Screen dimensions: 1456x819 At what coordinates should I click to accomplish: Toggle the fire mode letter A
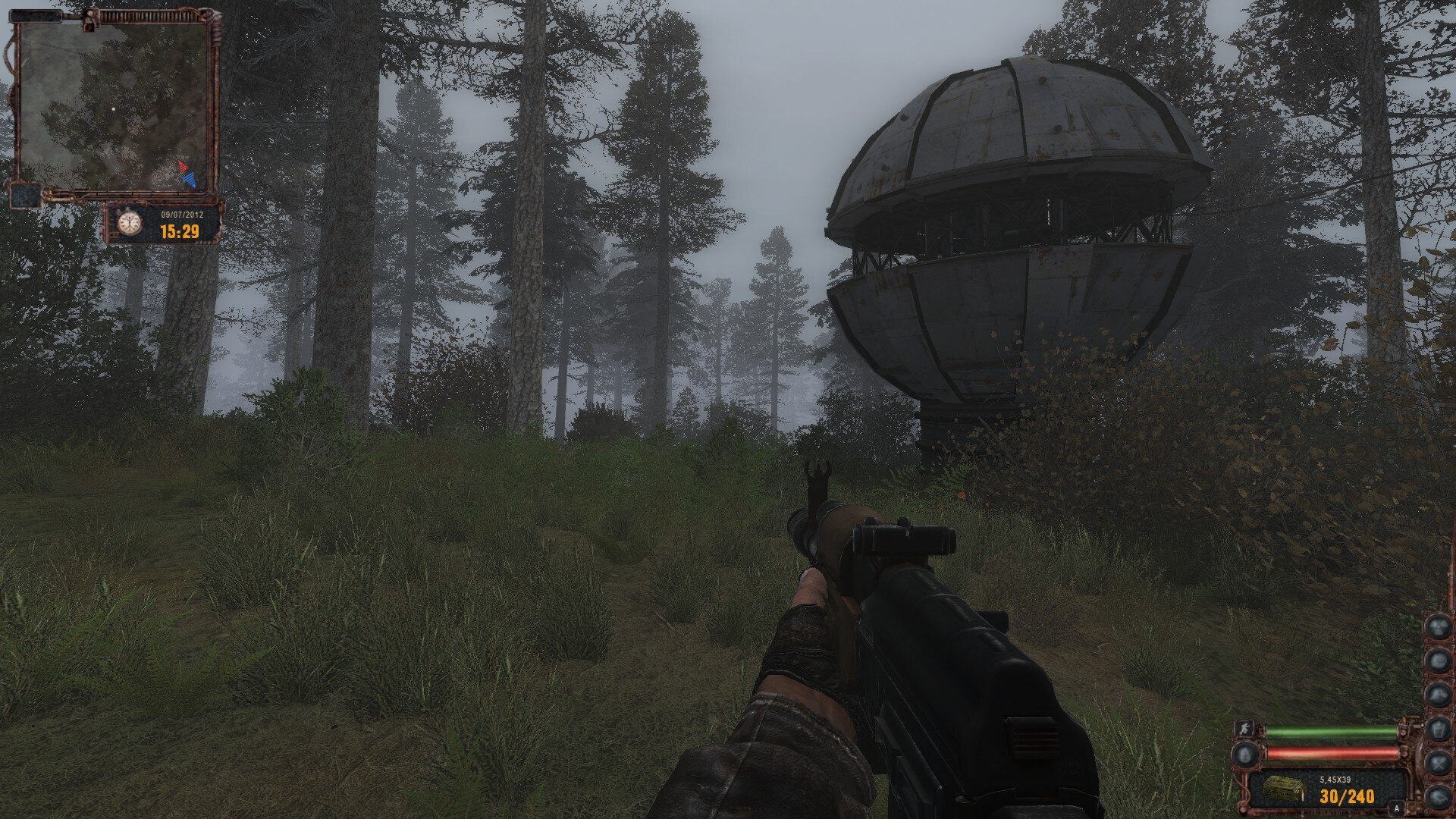pos(1397,809)
